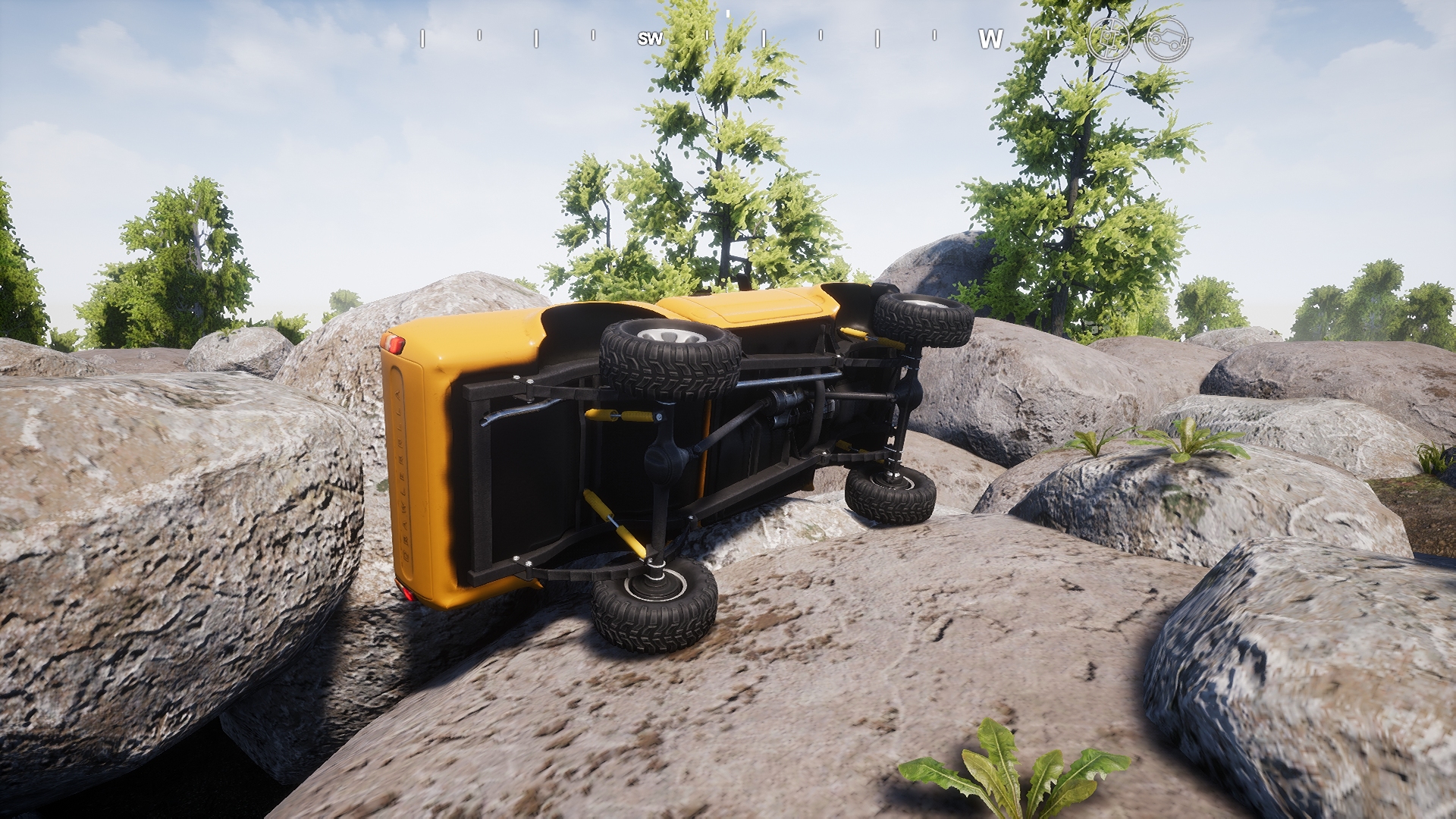Click the vehicle reset HUD icon top right
The height and width of the screenshot is (819, 1456).
coord(1166,38)
